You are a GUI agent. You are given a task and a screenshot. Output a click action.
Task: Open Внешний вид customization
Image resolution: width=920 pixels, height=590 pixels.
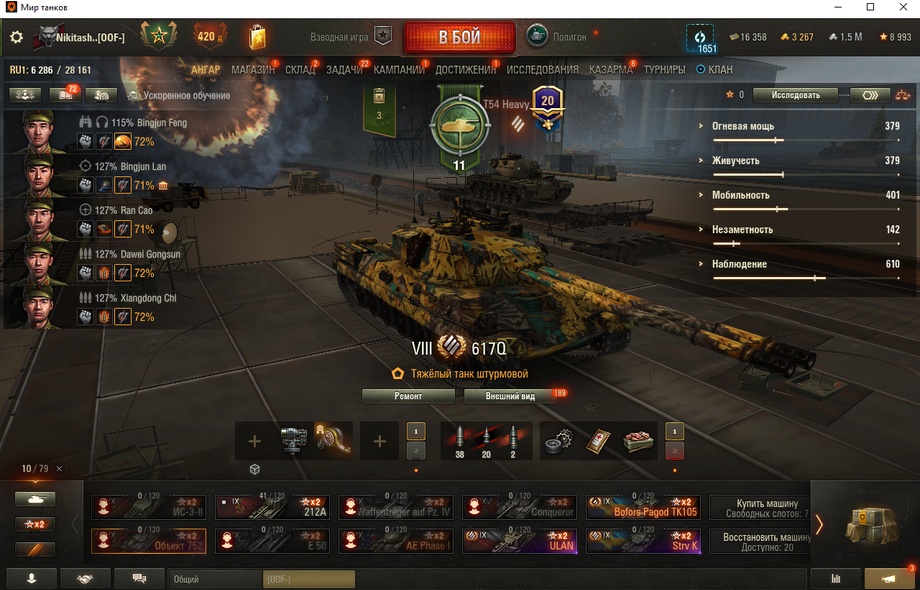(x=510, y=396)
